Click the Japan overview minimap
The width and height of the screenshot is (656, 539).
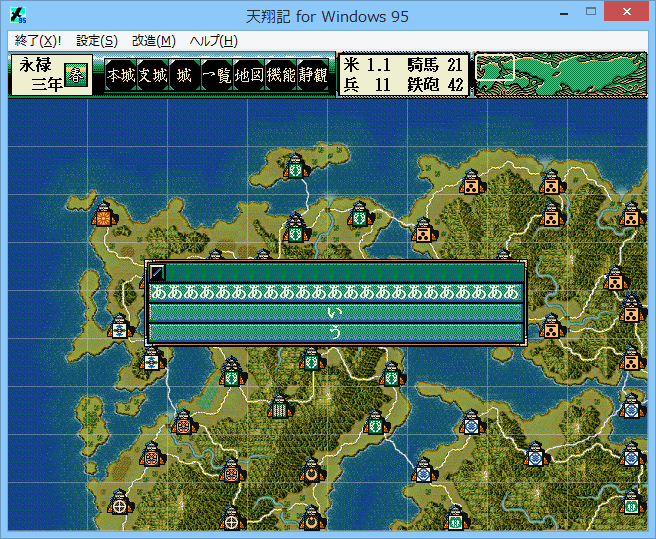point(559,74)
